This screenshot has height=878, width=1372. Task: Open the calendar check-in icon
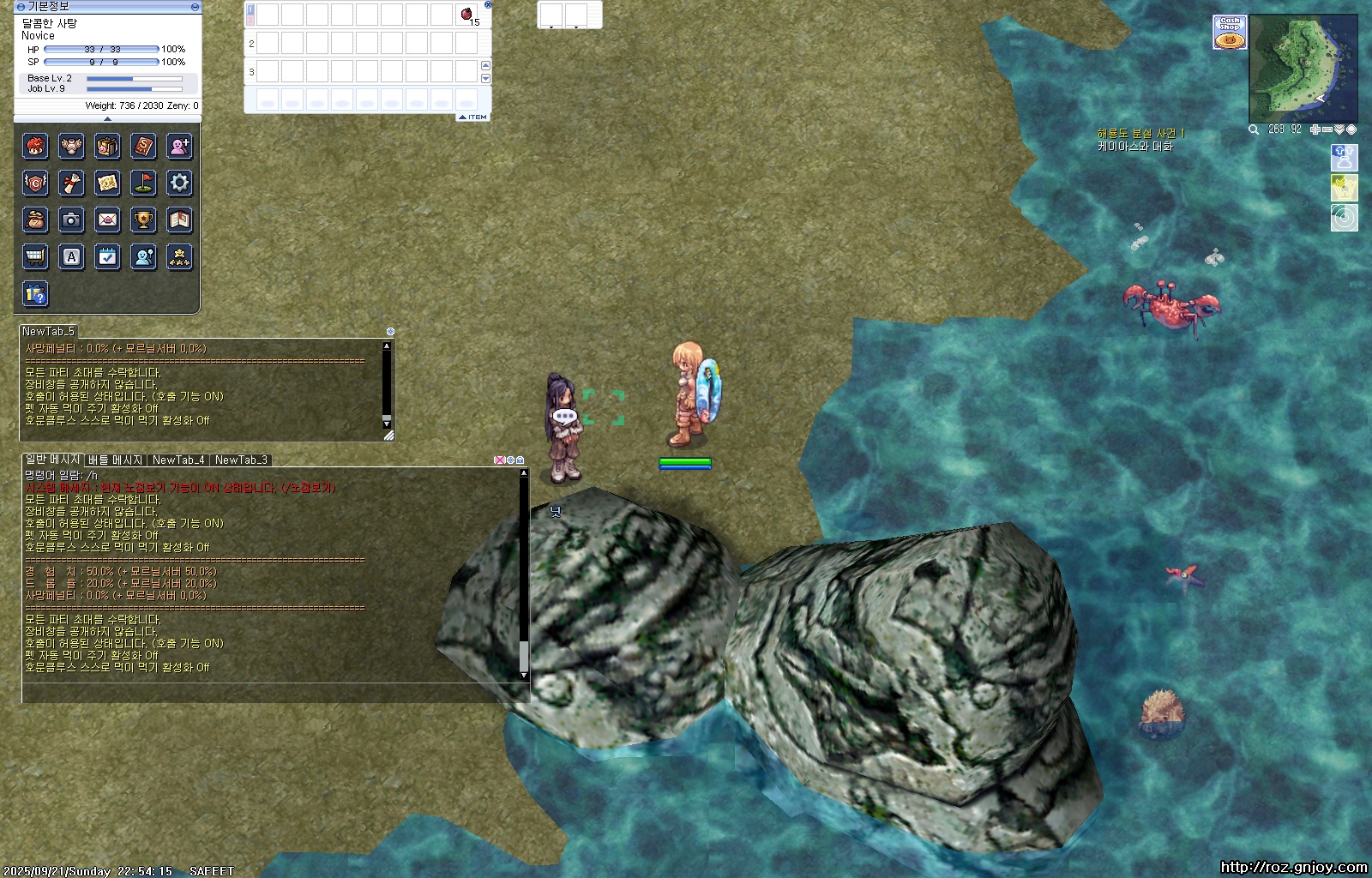[107, 256]
